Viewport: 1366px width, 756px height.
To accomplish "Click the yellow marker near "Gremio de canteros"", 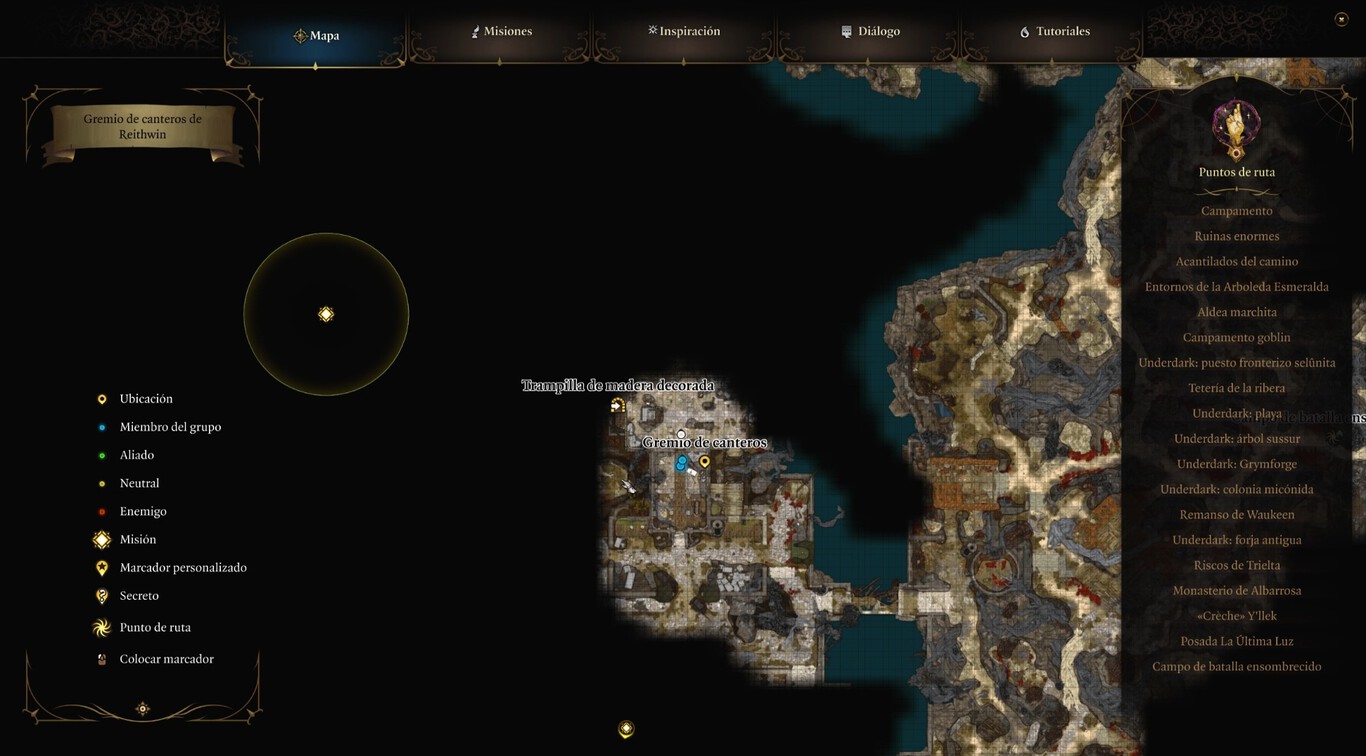I will pos(703,461).
